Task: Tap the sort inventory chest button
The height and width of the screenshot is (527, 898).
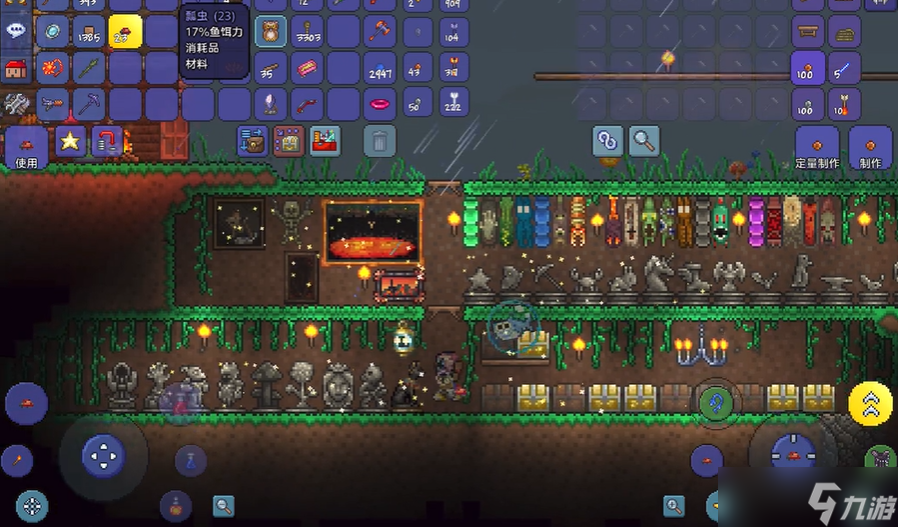Action: 288,141
